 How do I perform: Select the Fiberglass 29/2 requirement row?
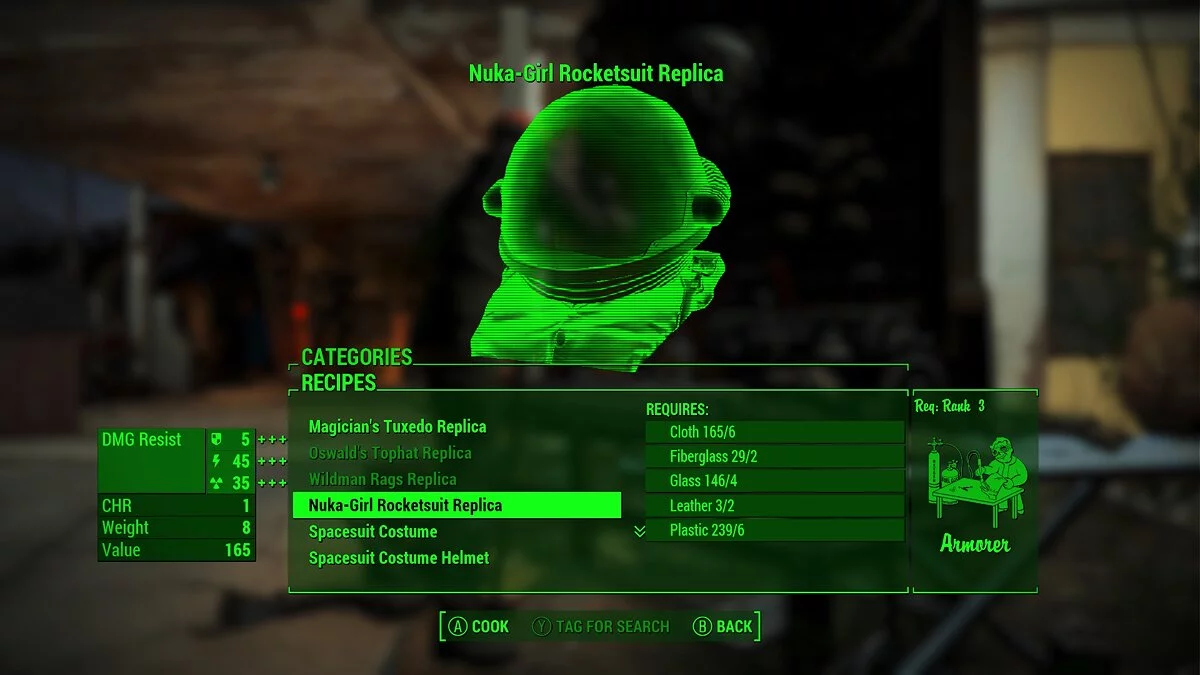pyautogui.click(x=773, y=456)
